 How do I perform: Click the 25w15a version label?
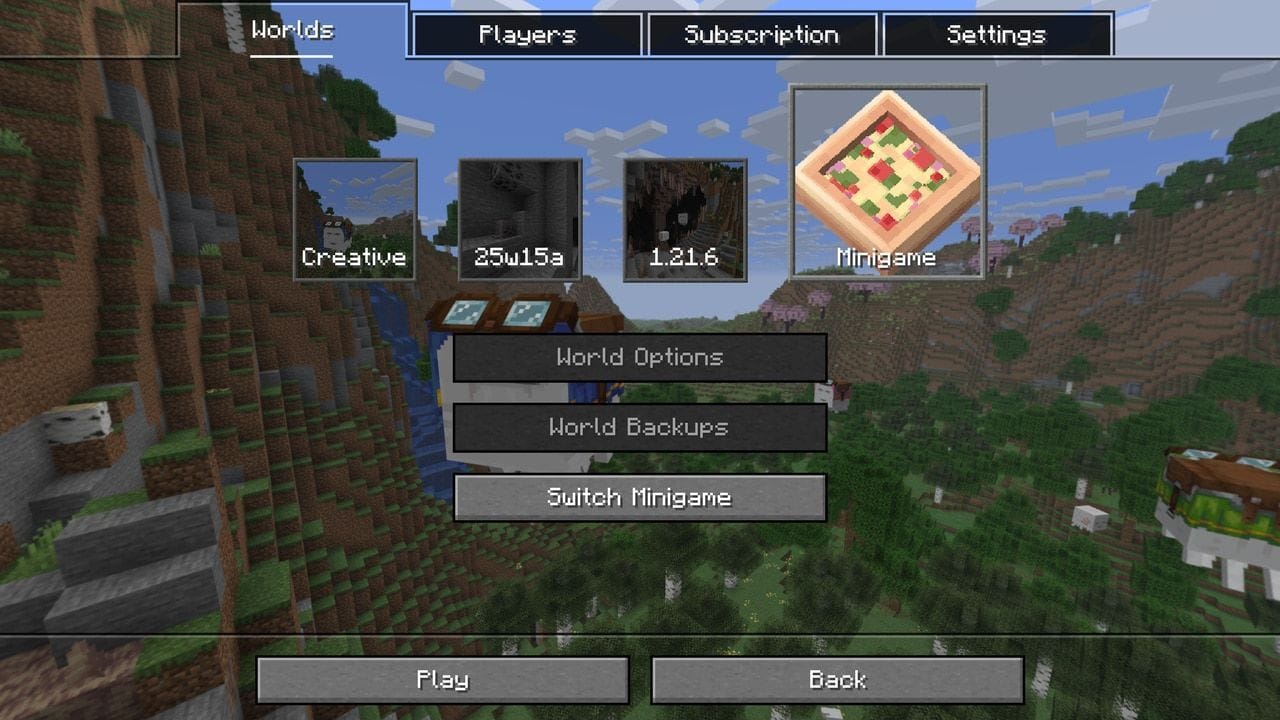(x=517, y=258)
